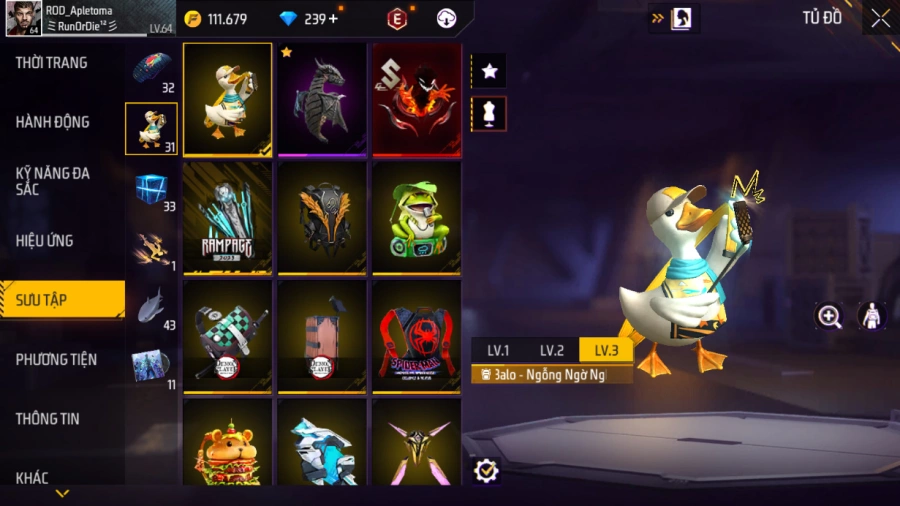Select the Rampage 2023 backpack tile

[228, 217]
